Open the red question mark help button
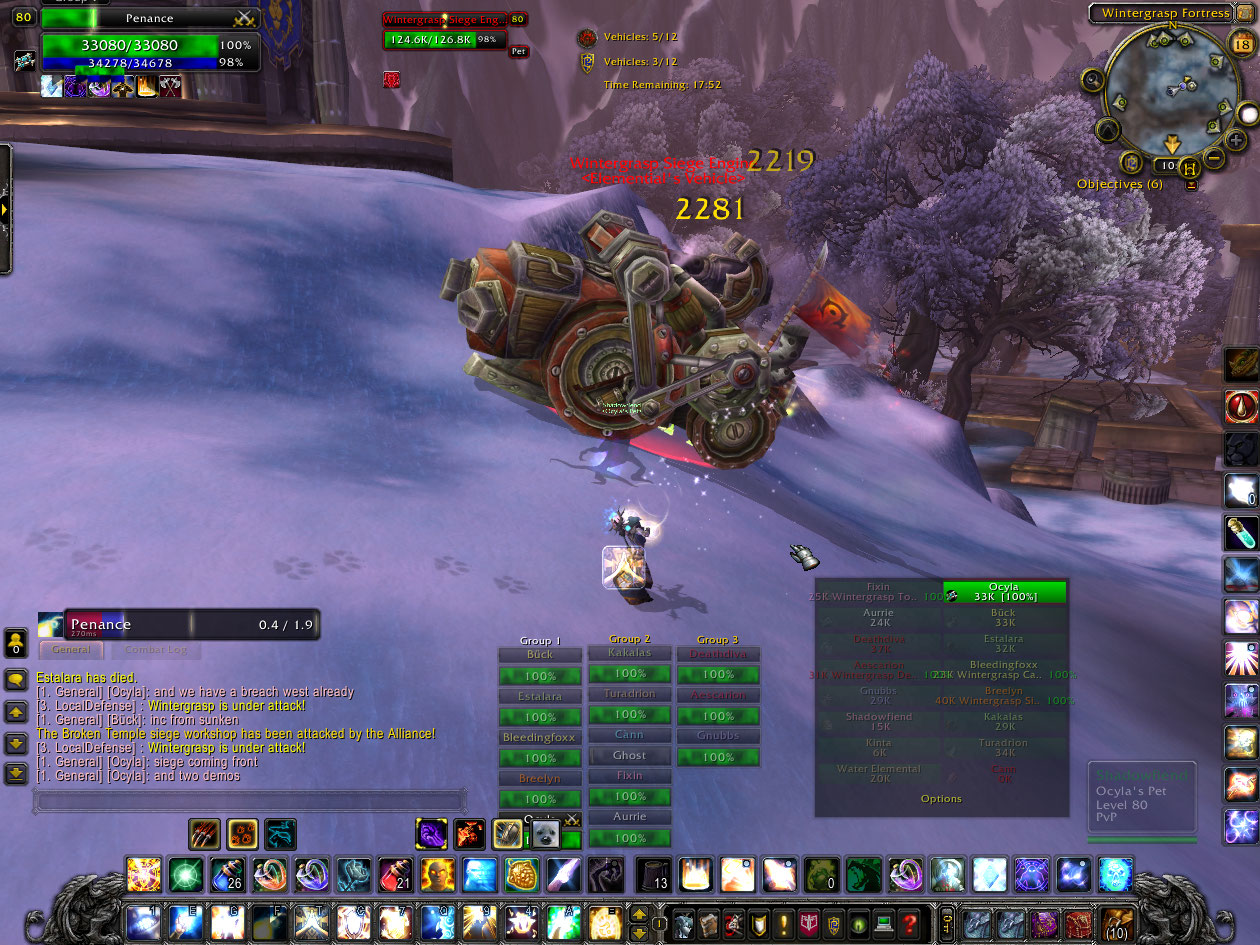 pos(909,922)
